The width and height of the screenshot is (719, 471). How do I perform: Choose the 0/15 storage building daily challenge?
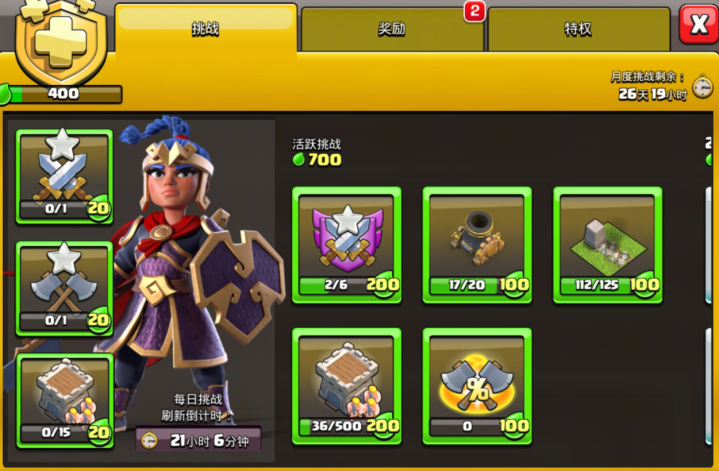65,398
